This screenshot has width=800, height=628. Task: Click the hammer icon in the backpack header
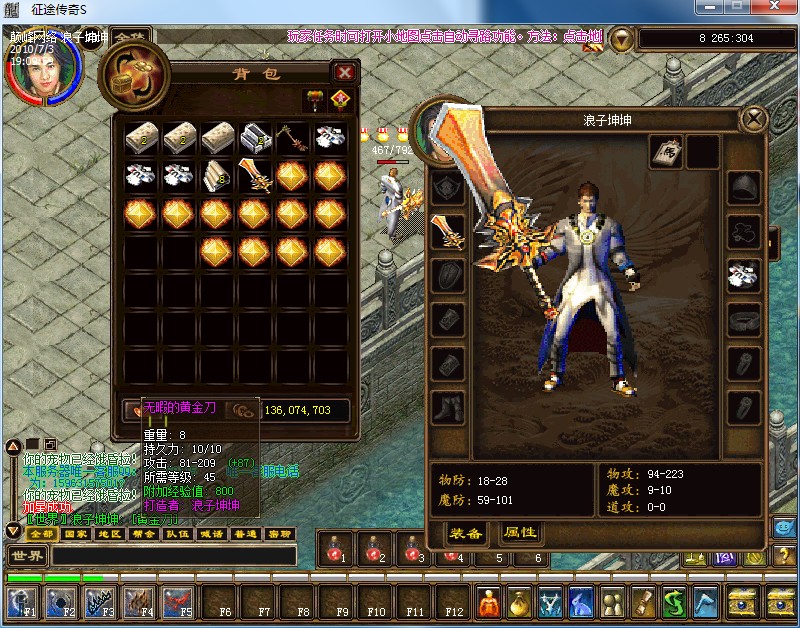[x=314, y=99]
